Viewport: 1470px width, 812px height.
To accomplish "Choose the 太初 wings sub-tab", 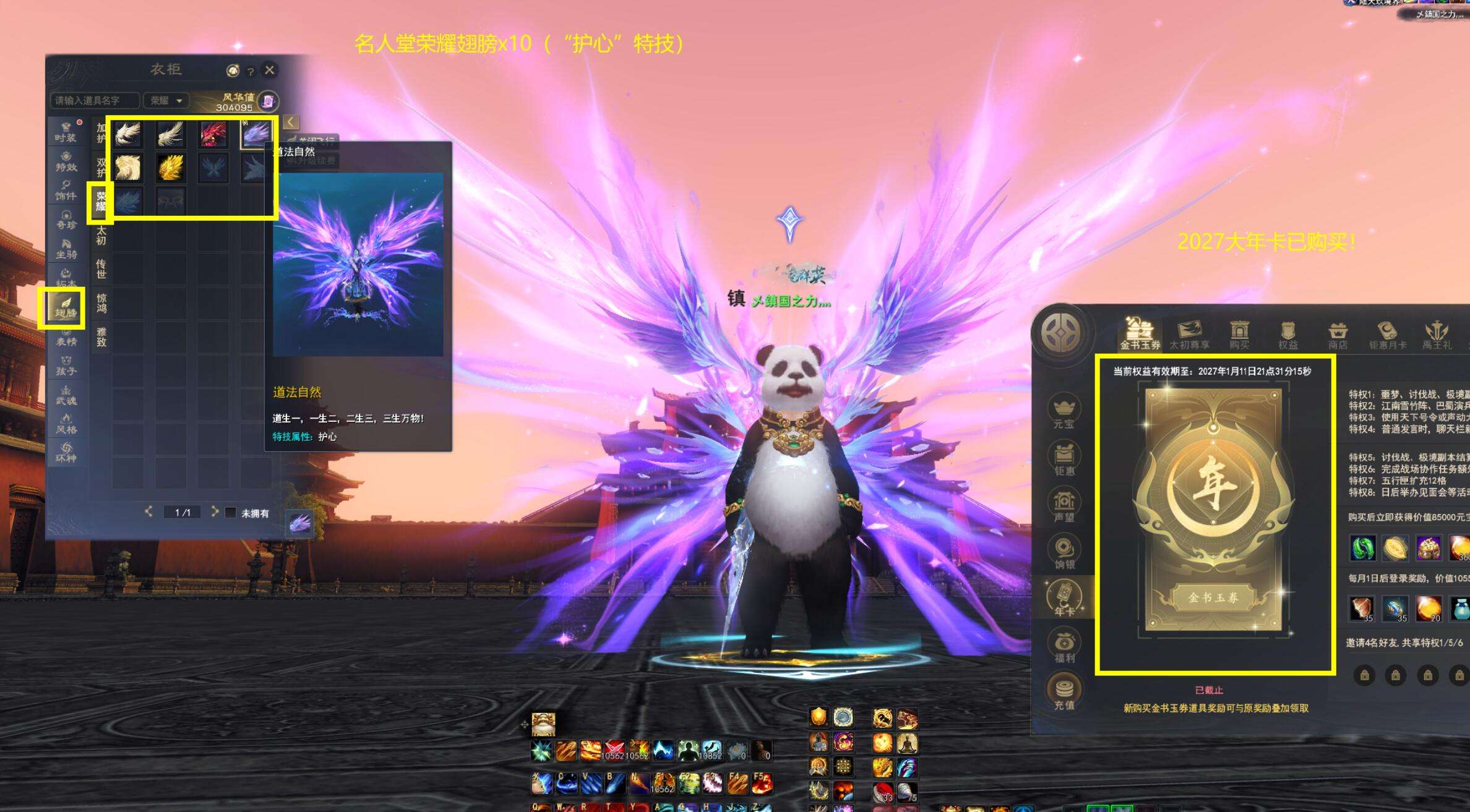I will click(101, 235).
